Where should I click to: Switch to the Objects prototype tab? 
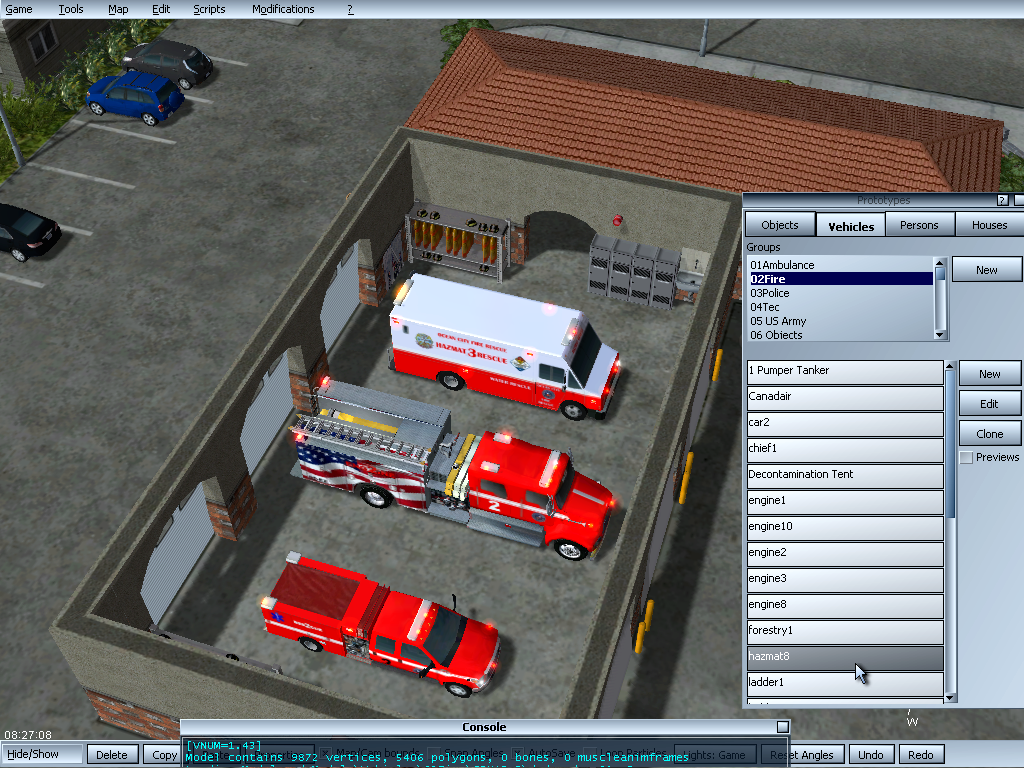(x=780, y=225)
